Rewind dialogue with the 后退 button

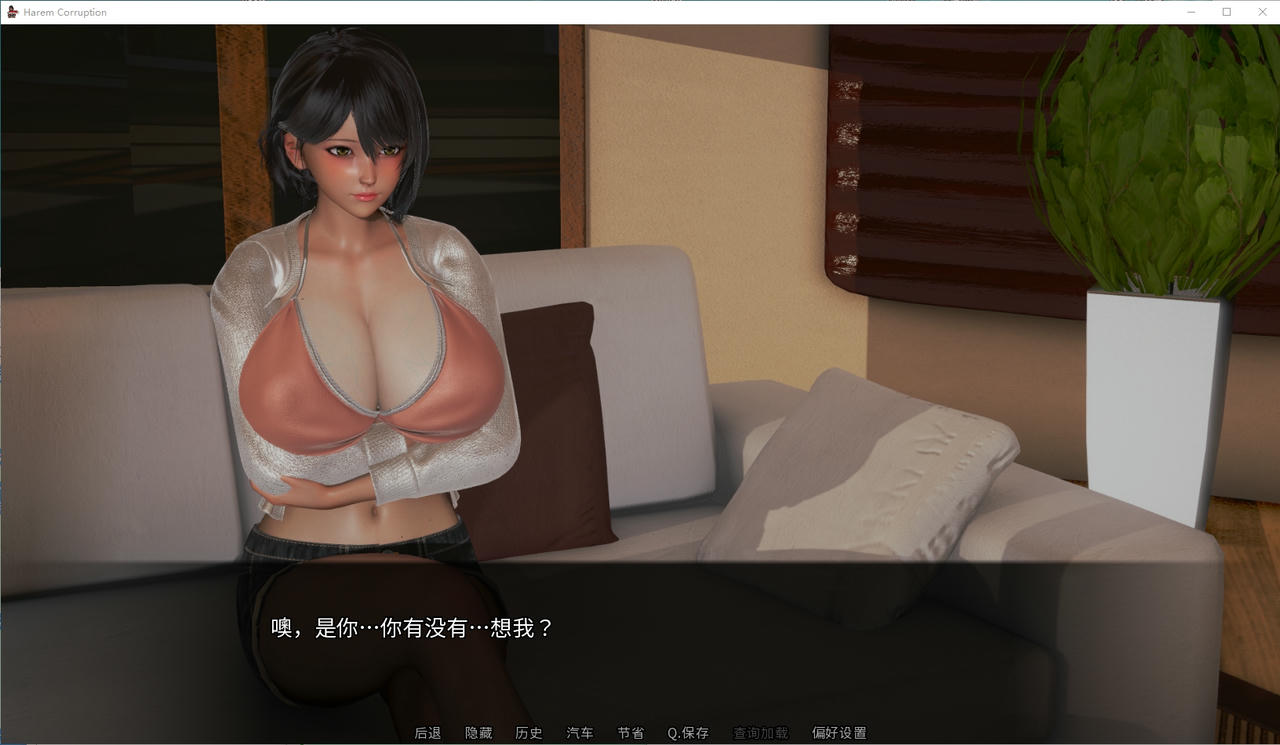(x=428, y=732)
